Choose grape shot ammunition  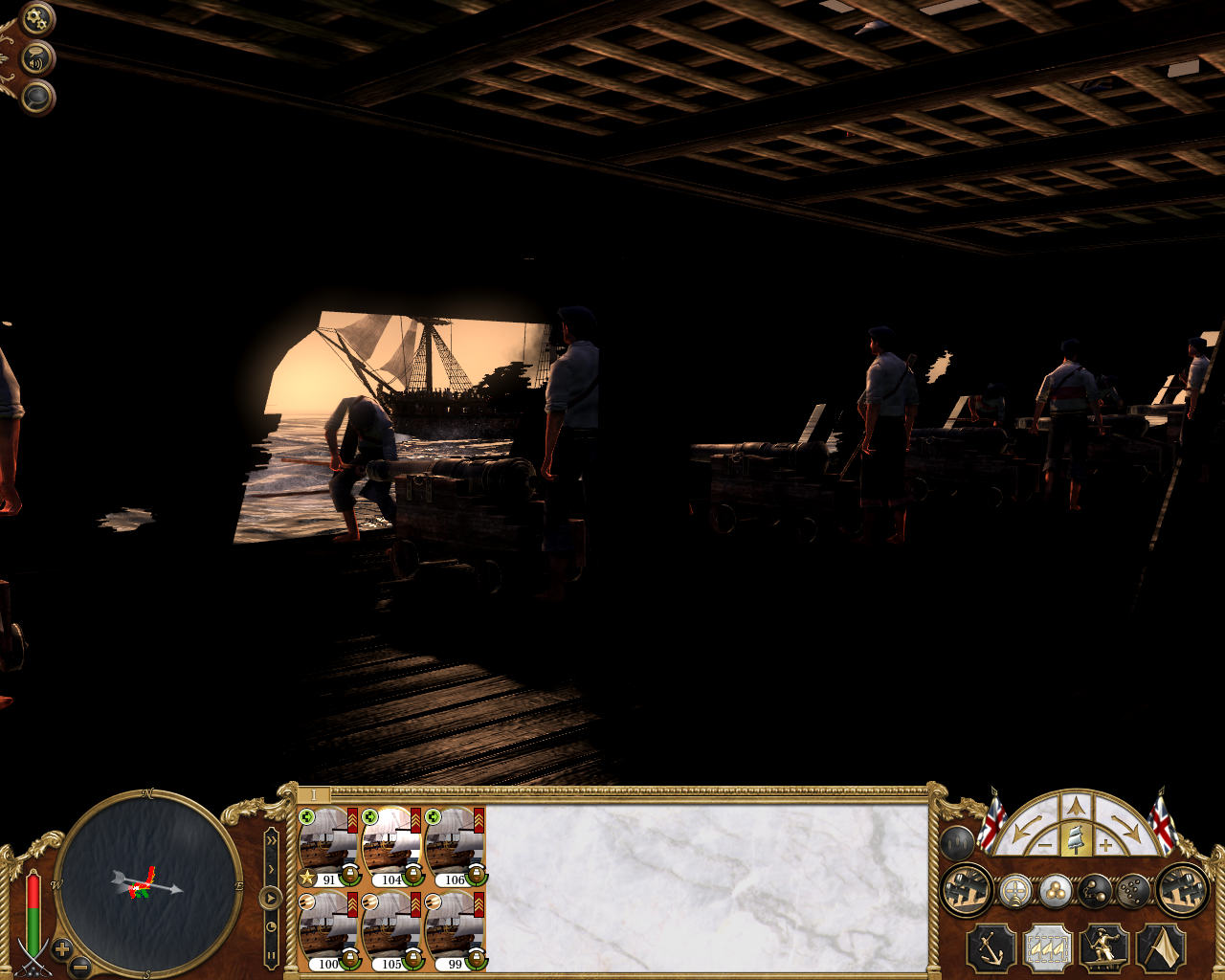(1133, 891)
